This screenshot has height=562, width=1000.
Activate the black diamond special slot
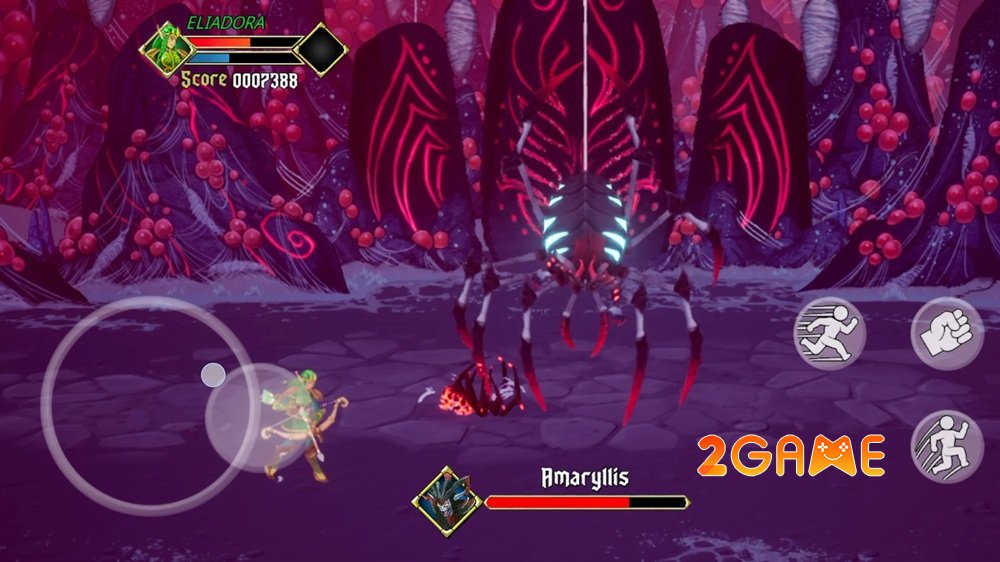tap(322, 50)
